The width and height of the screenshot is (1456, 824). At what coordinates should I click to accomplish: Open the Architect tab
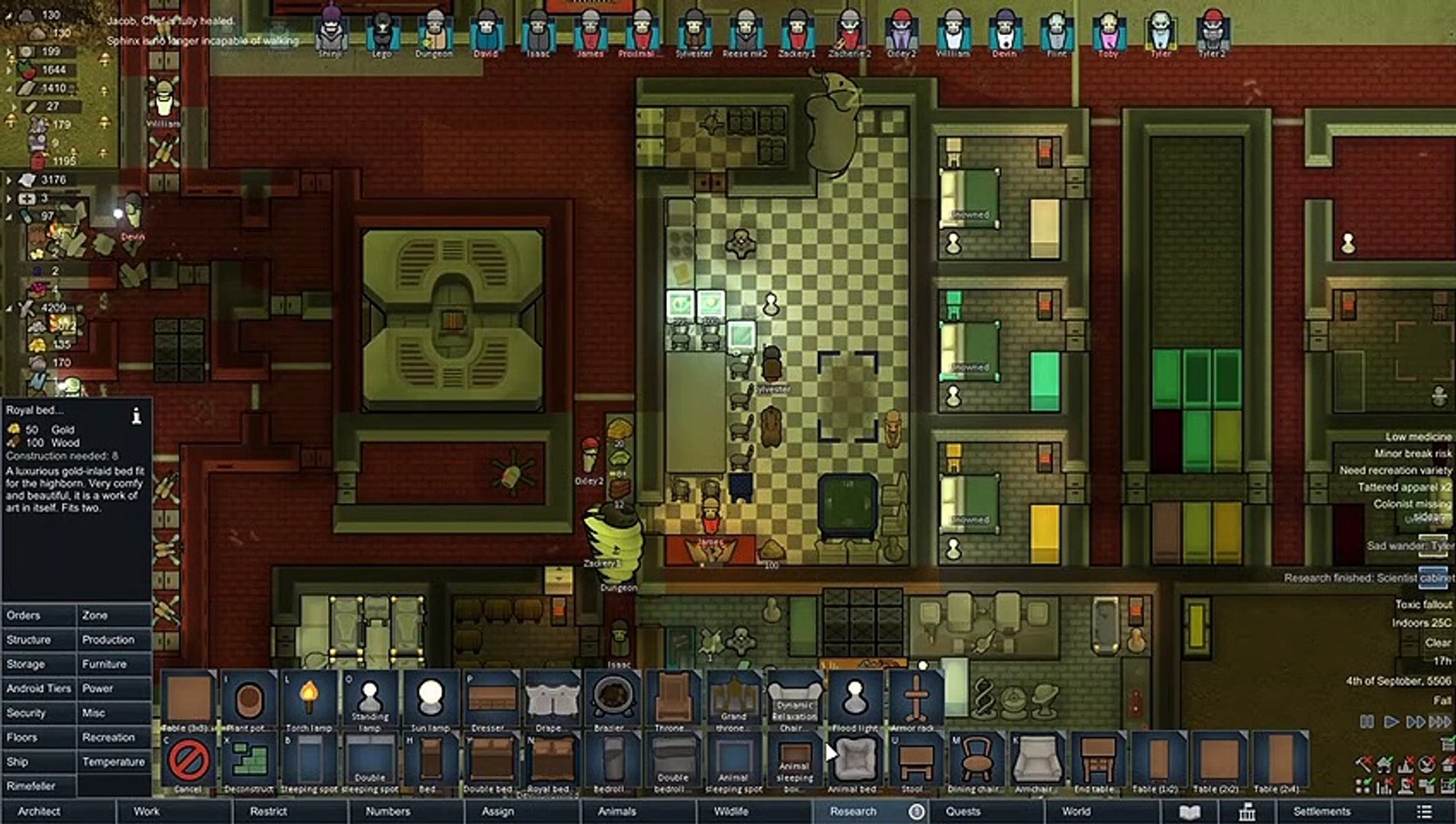(x=39, y=811)
